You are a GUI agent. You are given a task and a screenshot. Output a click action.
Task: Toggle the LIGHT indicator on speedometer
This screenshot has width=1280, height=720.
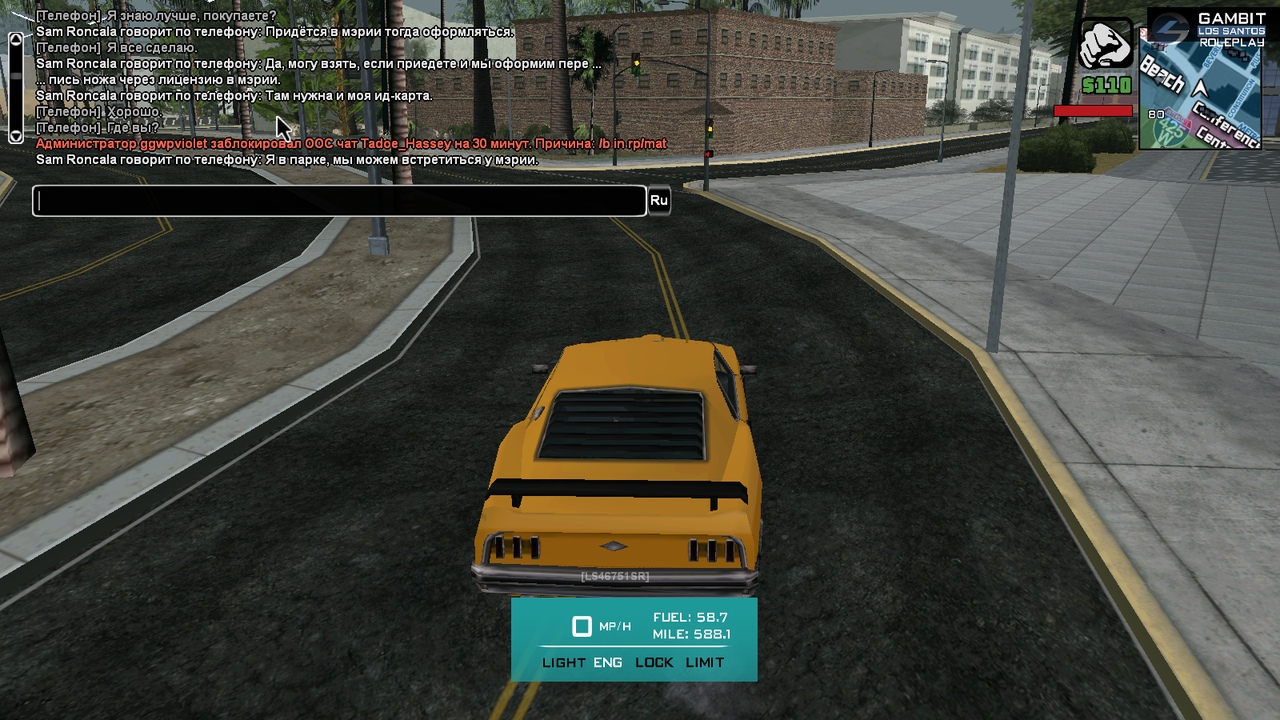[x=563, y=663]
